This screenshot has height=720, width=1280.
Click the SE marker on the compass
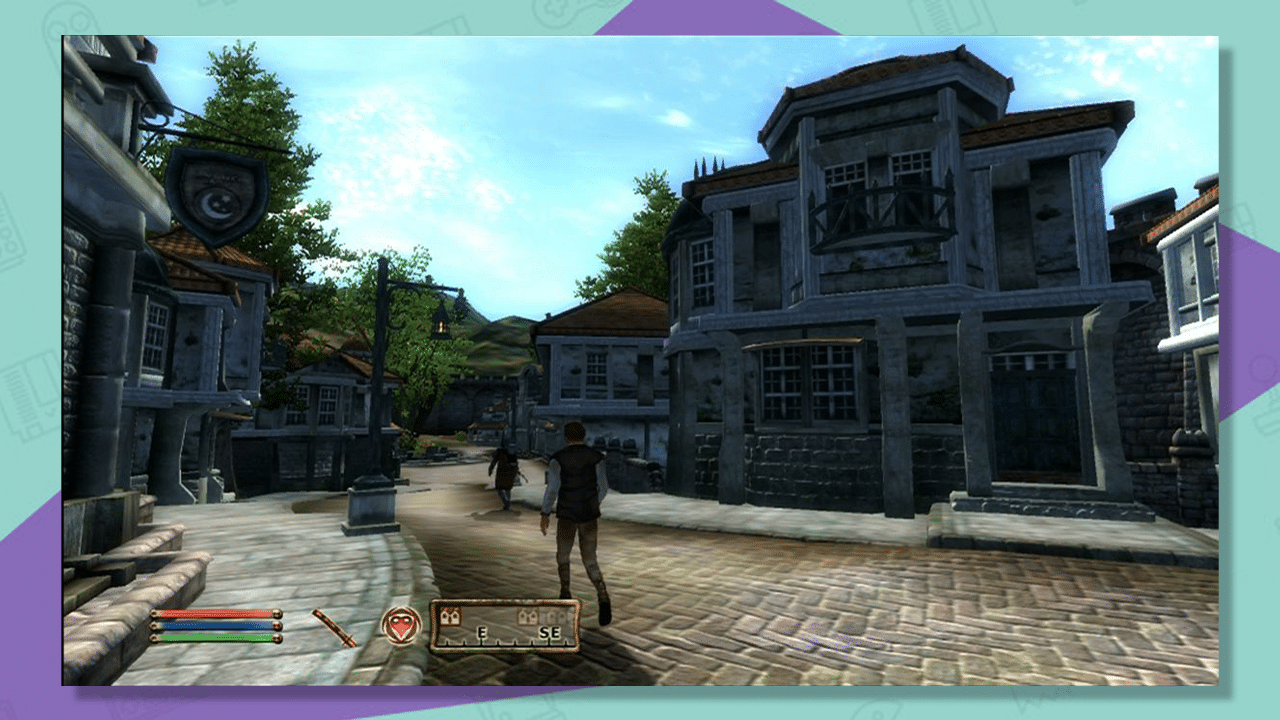(x=551, y=631)
